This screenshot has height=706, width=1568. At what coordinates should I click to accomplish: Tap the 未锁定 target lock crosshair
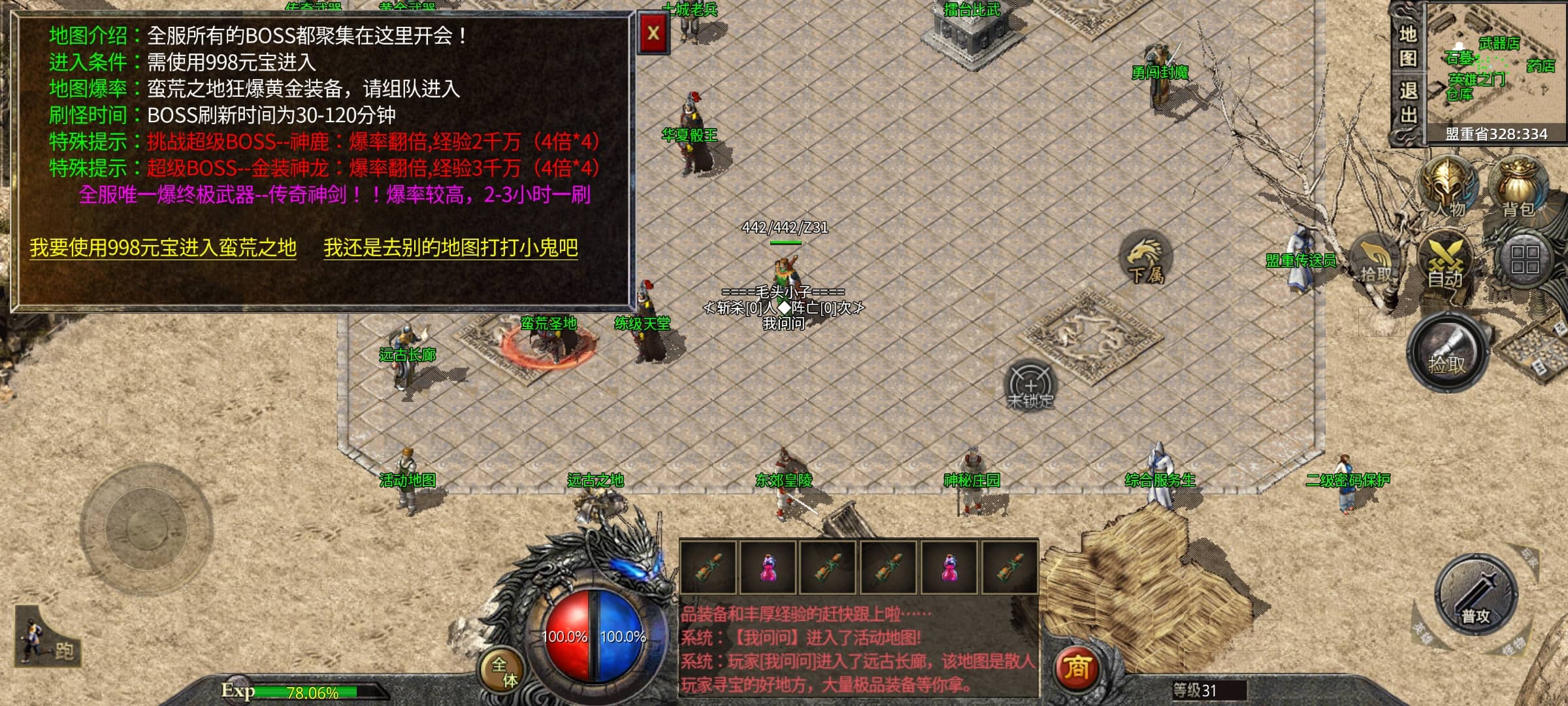(1030, 385)
